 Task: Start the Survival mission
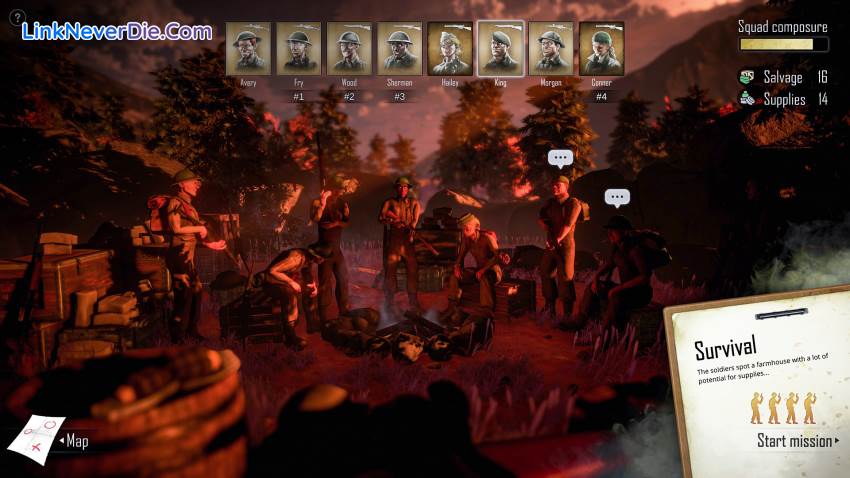(796, 441)
